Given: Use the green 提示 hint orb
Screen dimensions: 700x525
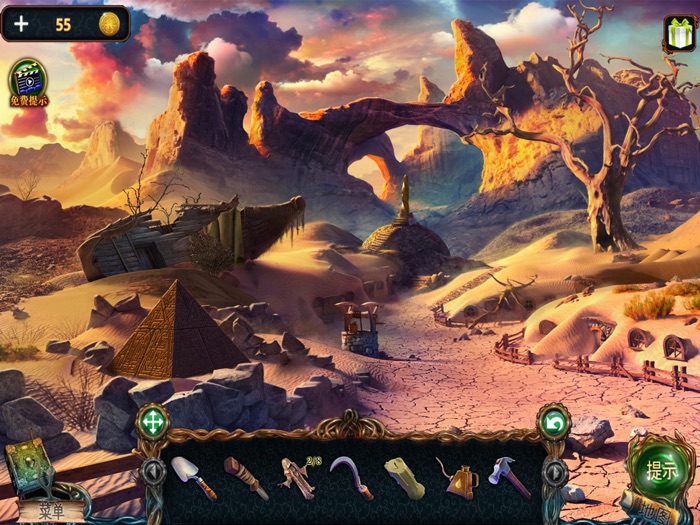Looking at the screenshot, I should 660,470.
